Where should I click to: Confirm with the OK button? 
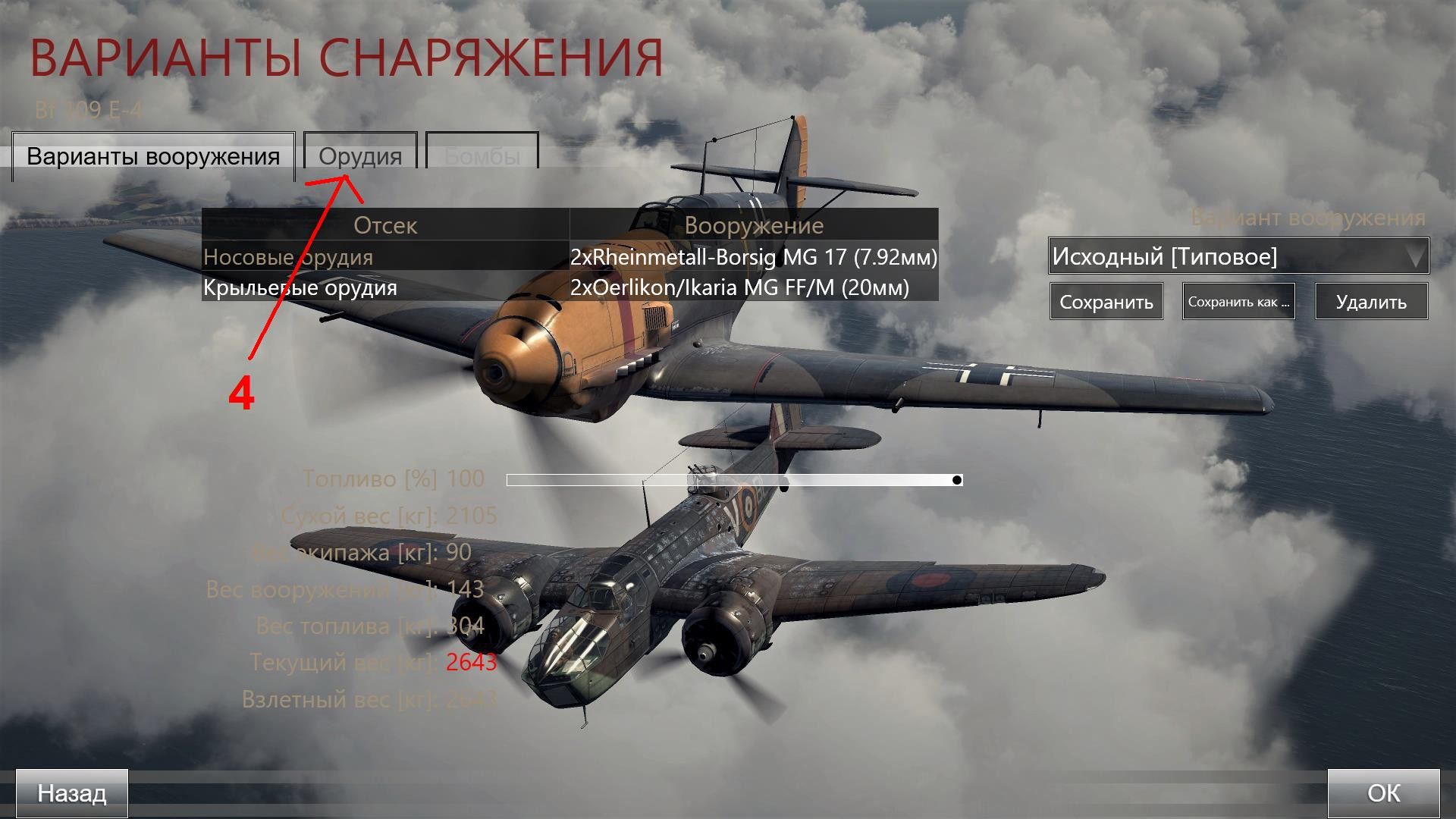1383,793
